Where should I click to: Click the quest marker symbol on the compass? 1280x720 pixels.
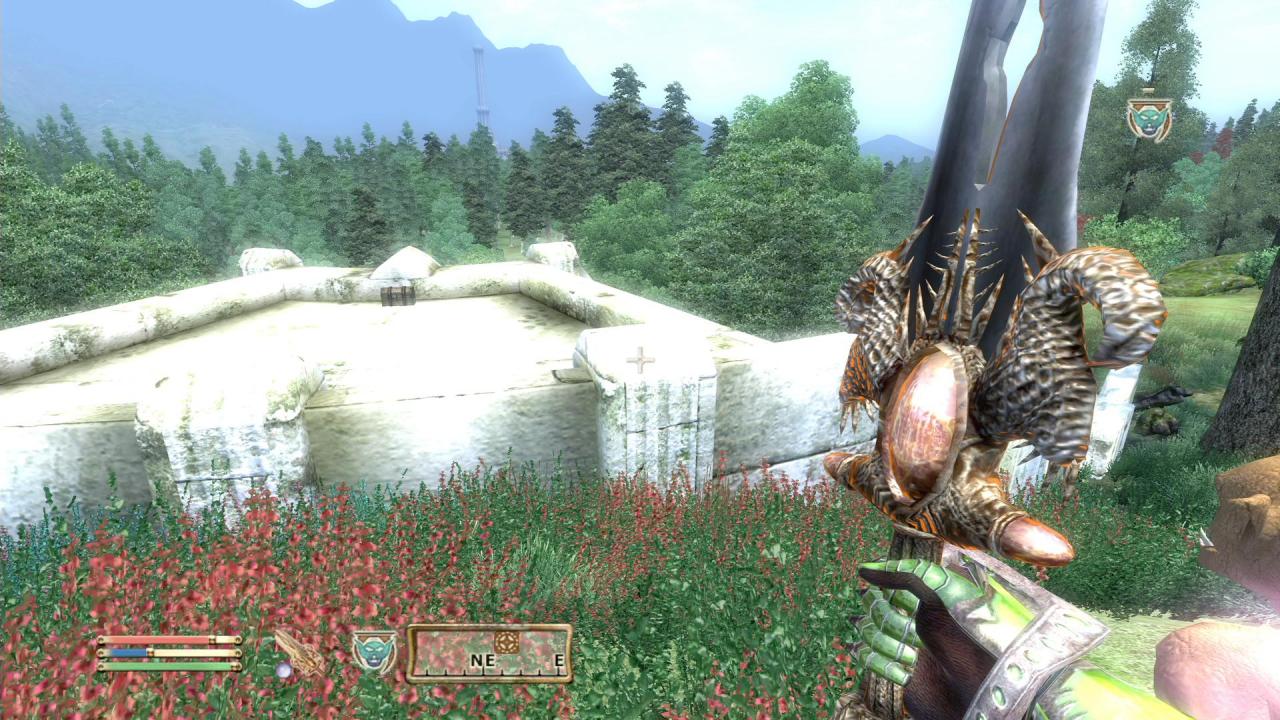[x=506, y=641]
